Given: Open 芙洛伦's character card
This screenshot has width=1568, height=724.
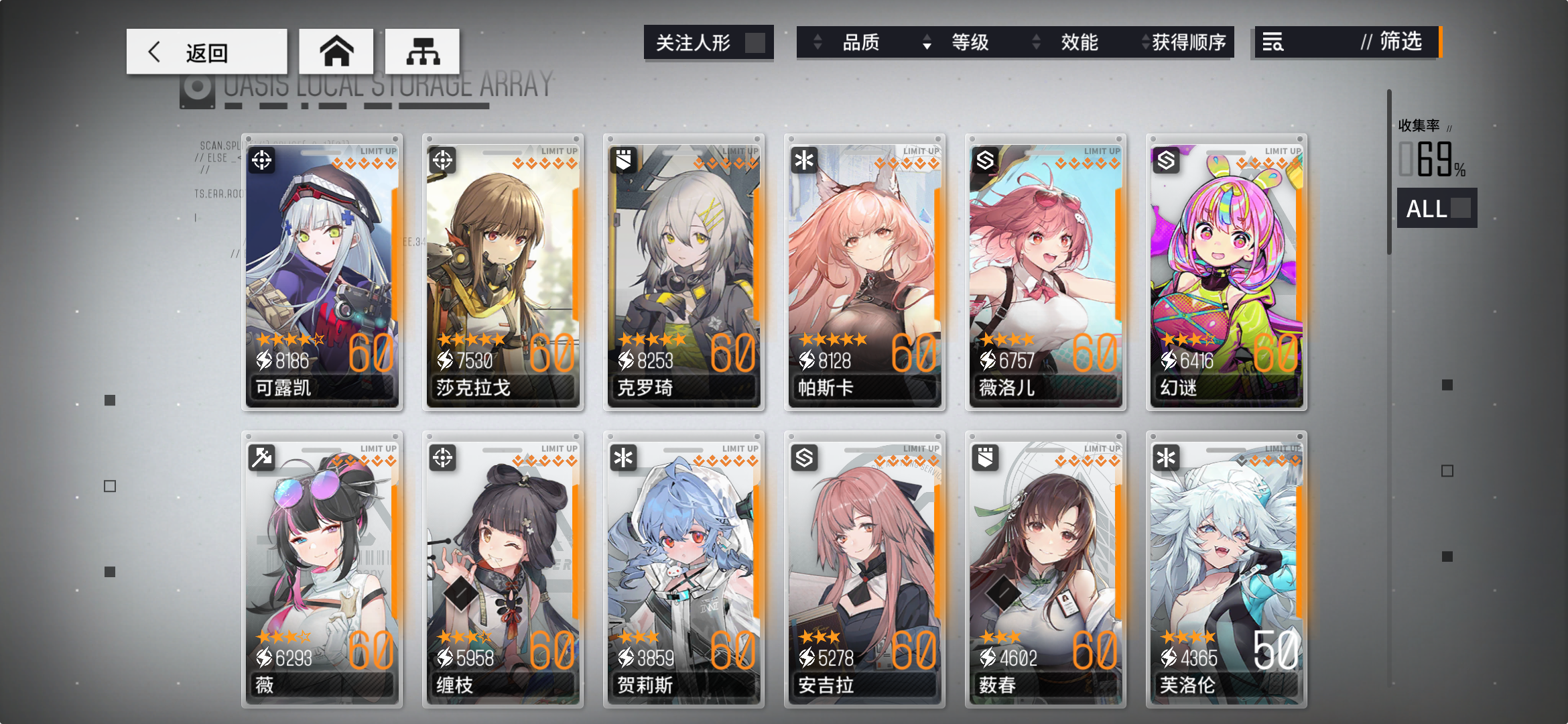Looking at the screenshot, I should [1226, 570].
